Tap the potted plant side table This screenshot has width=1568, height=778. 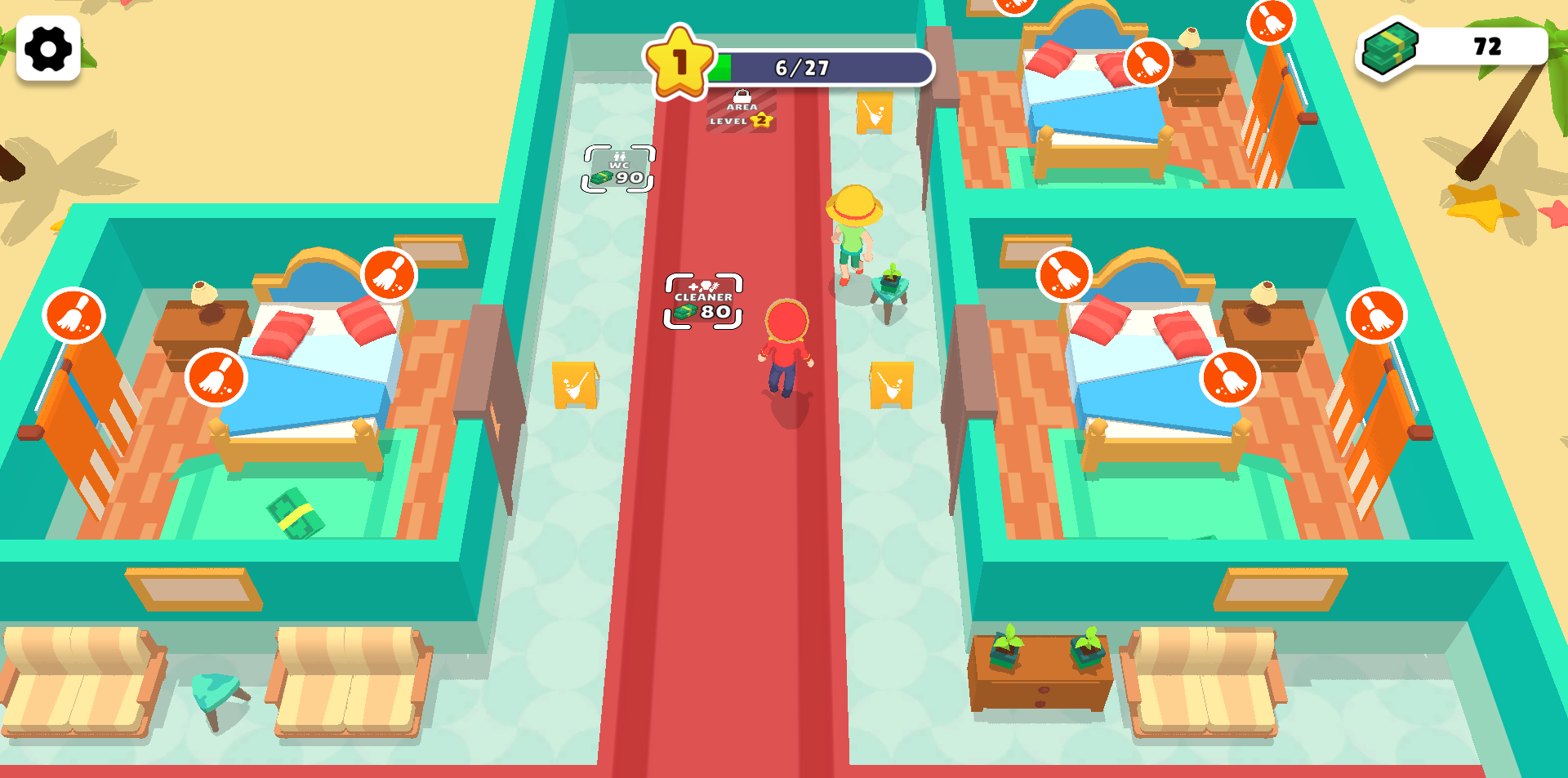pyautogui.click(x=890, y=282)
